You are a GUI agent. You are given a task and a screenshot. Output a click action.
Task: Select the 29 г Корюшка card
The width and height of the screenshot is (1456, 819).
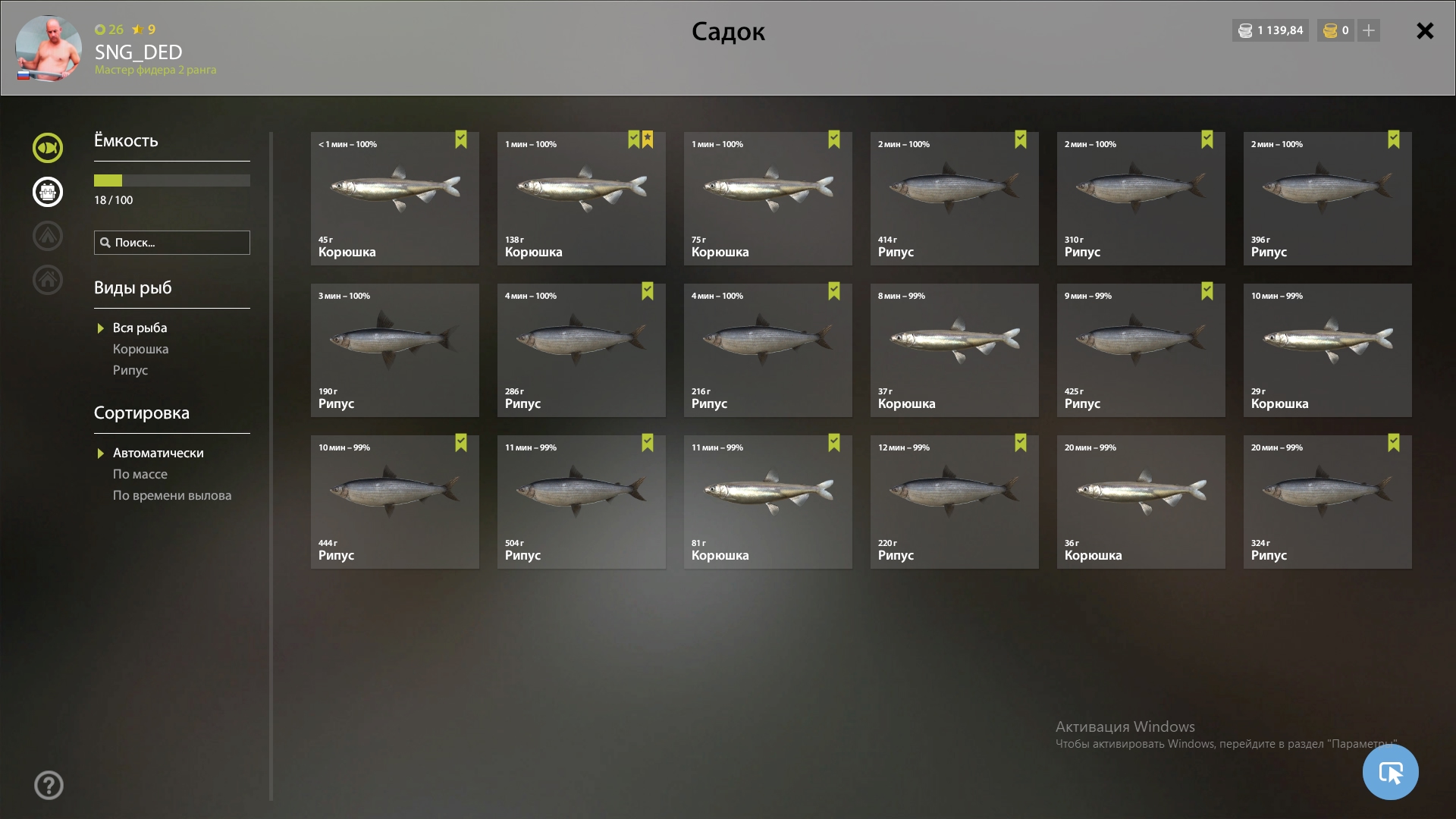click(x=1327, y=350)
